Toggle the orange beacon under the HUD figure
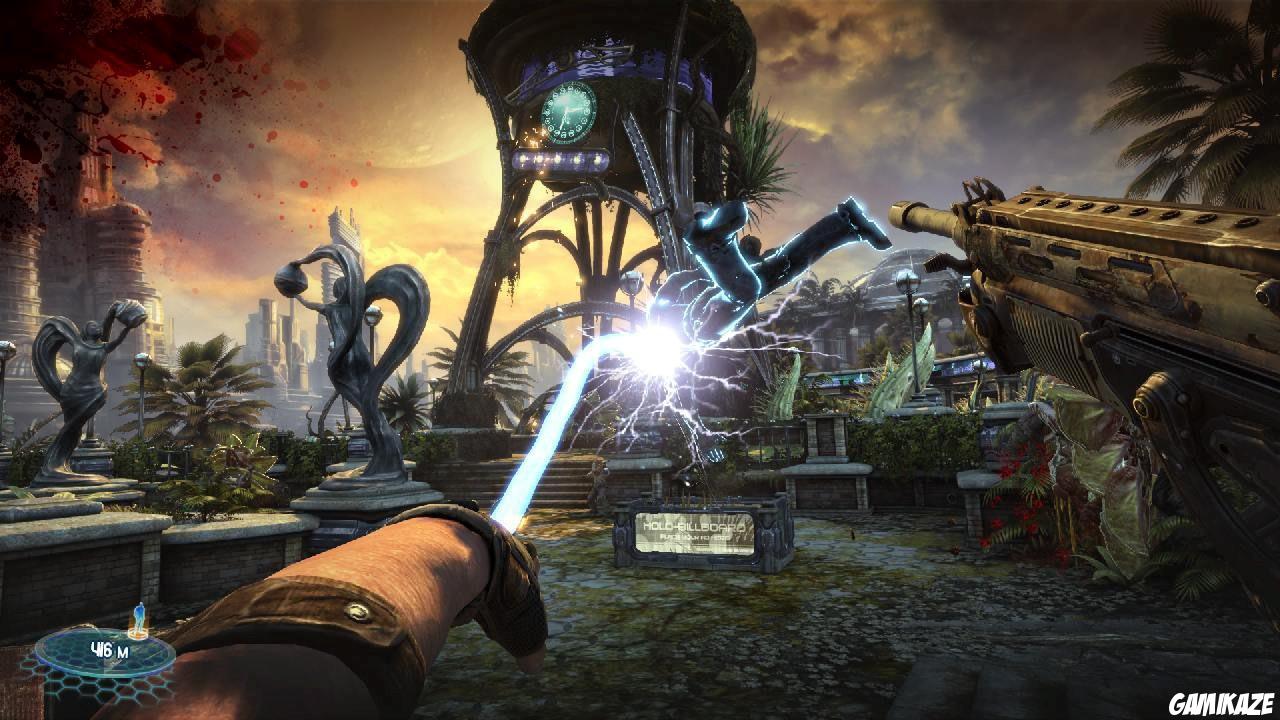 (x=138, y=632)
